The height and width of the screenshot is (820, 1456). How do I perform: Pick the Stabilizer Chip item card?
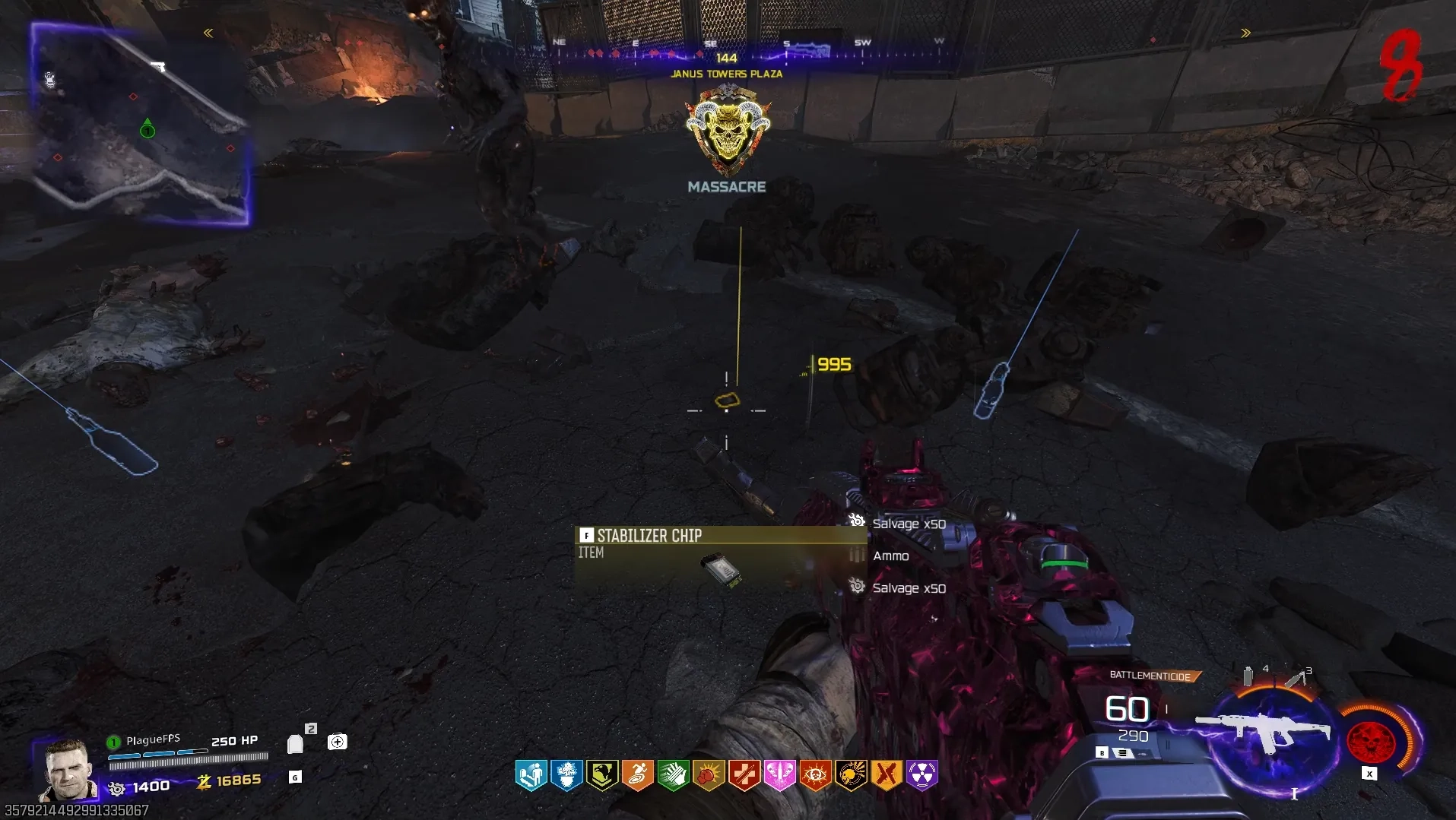[x=718, y=558]
